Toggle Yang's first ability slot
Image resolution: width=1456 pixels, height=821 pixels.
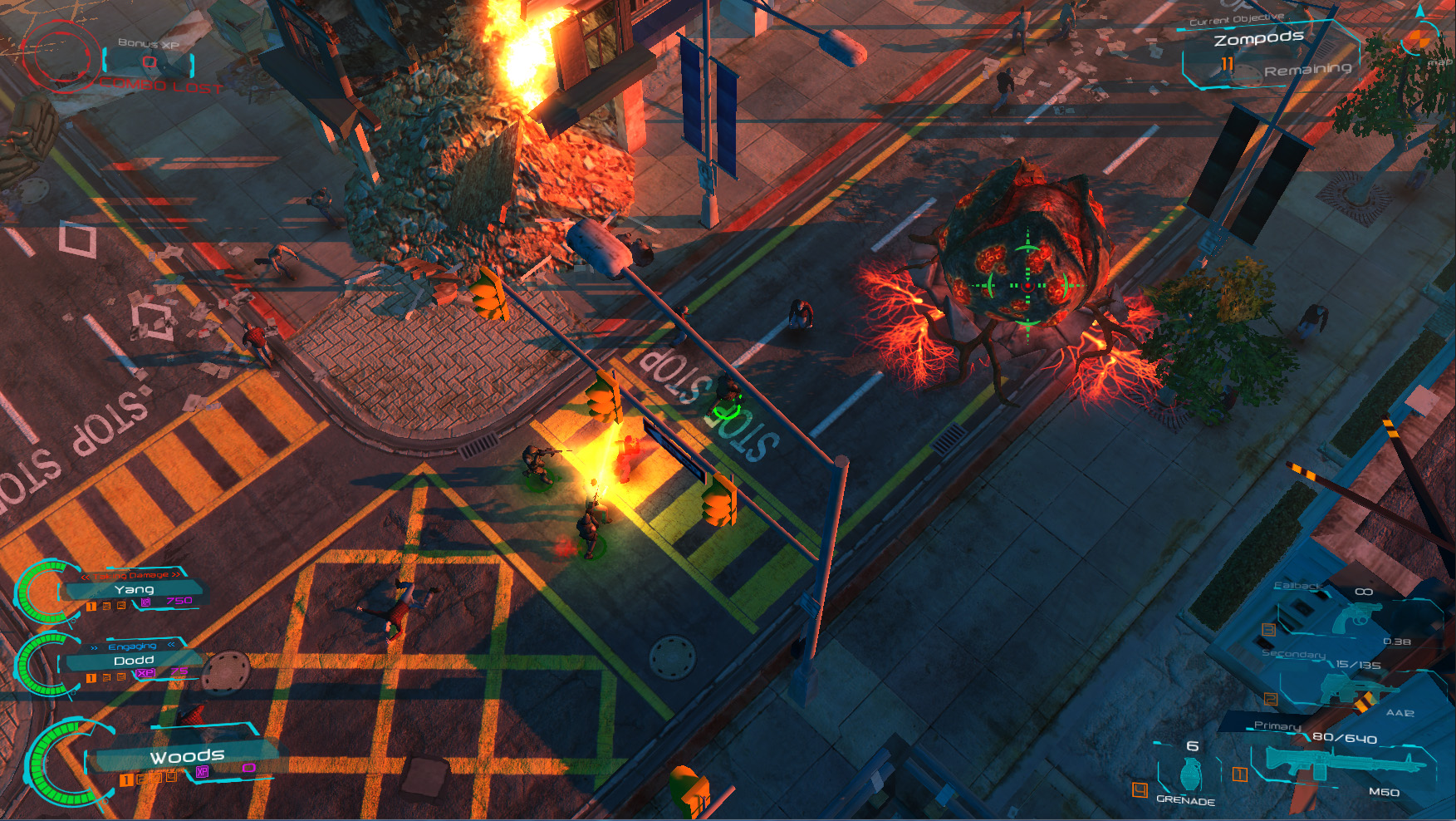(x=91, y=605)
